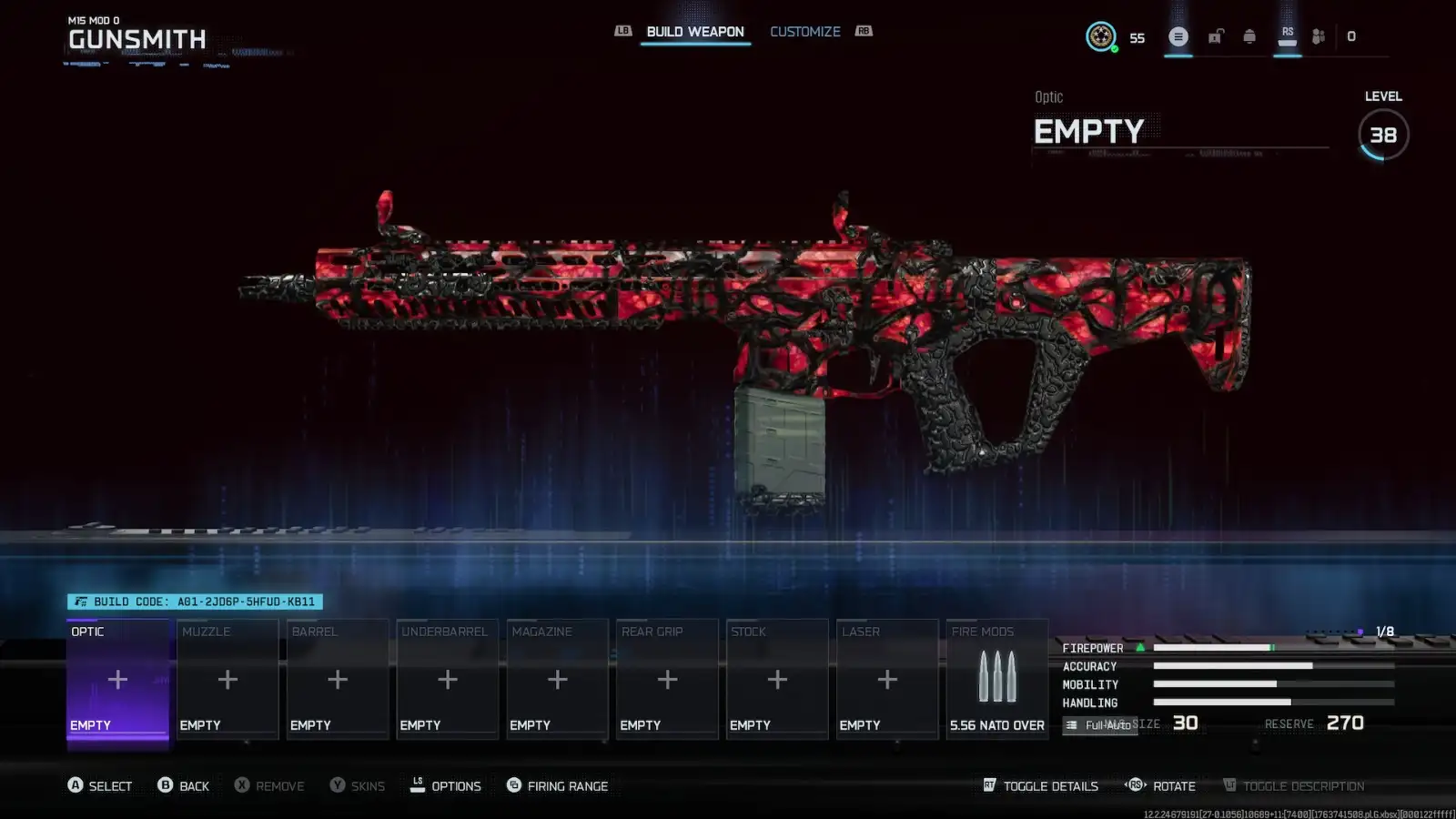This screenshot has height=819, width=1456.
Task: Open the Stock attachment slot
Action: point(777,680)
